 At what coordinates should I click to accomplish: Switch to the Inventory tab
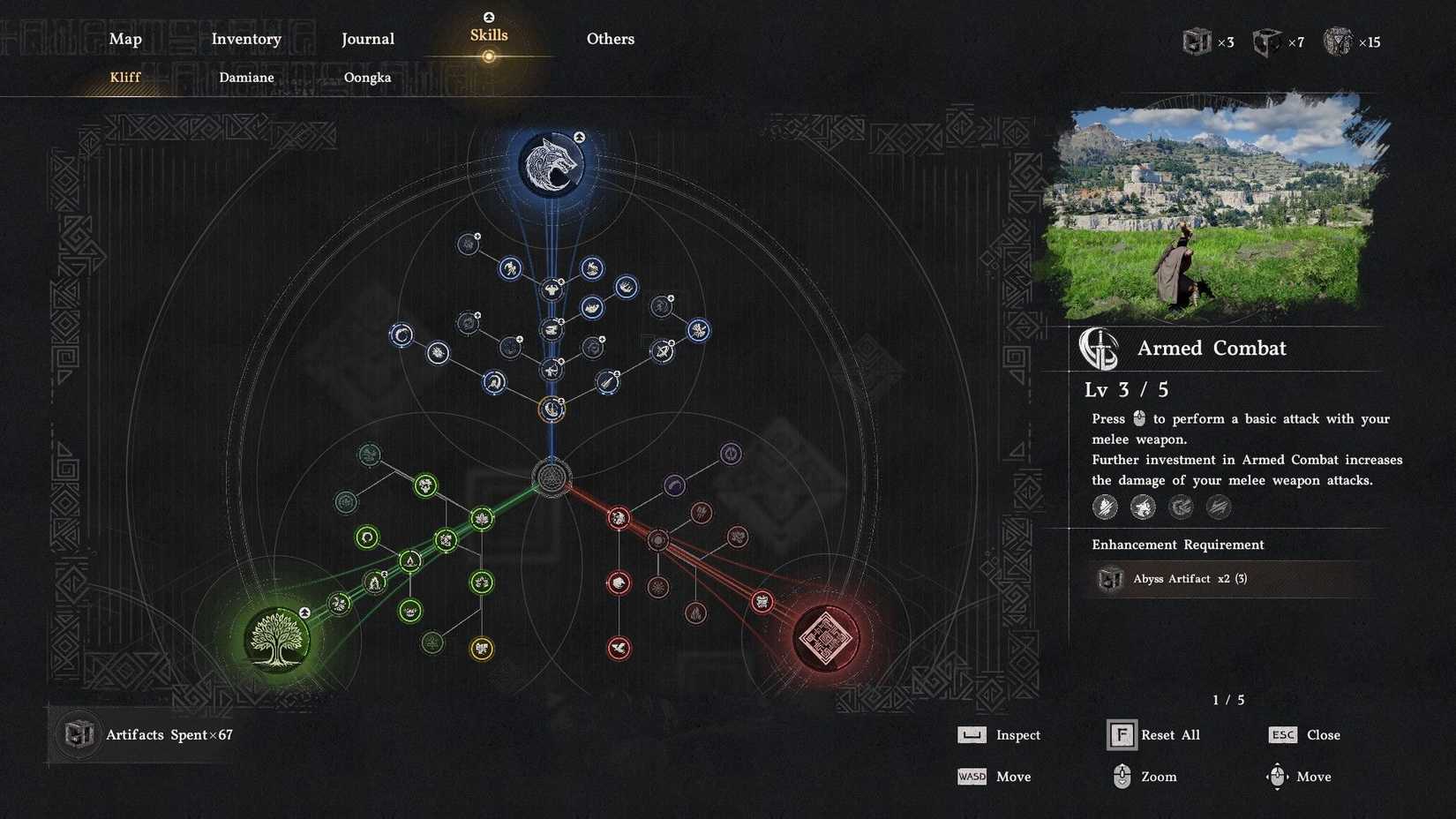[246, 39]
